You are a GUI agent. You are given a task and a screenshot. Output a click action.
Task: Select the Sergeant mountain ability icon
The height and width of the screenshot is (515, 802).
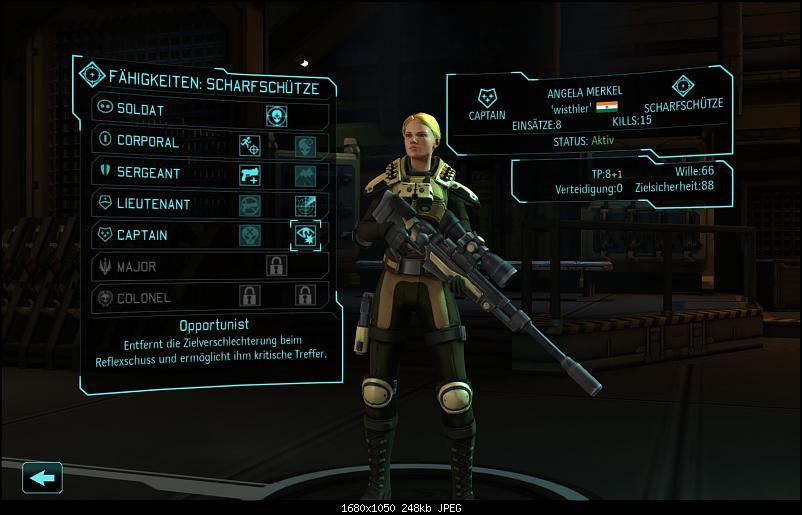click(x=305, y=176)
